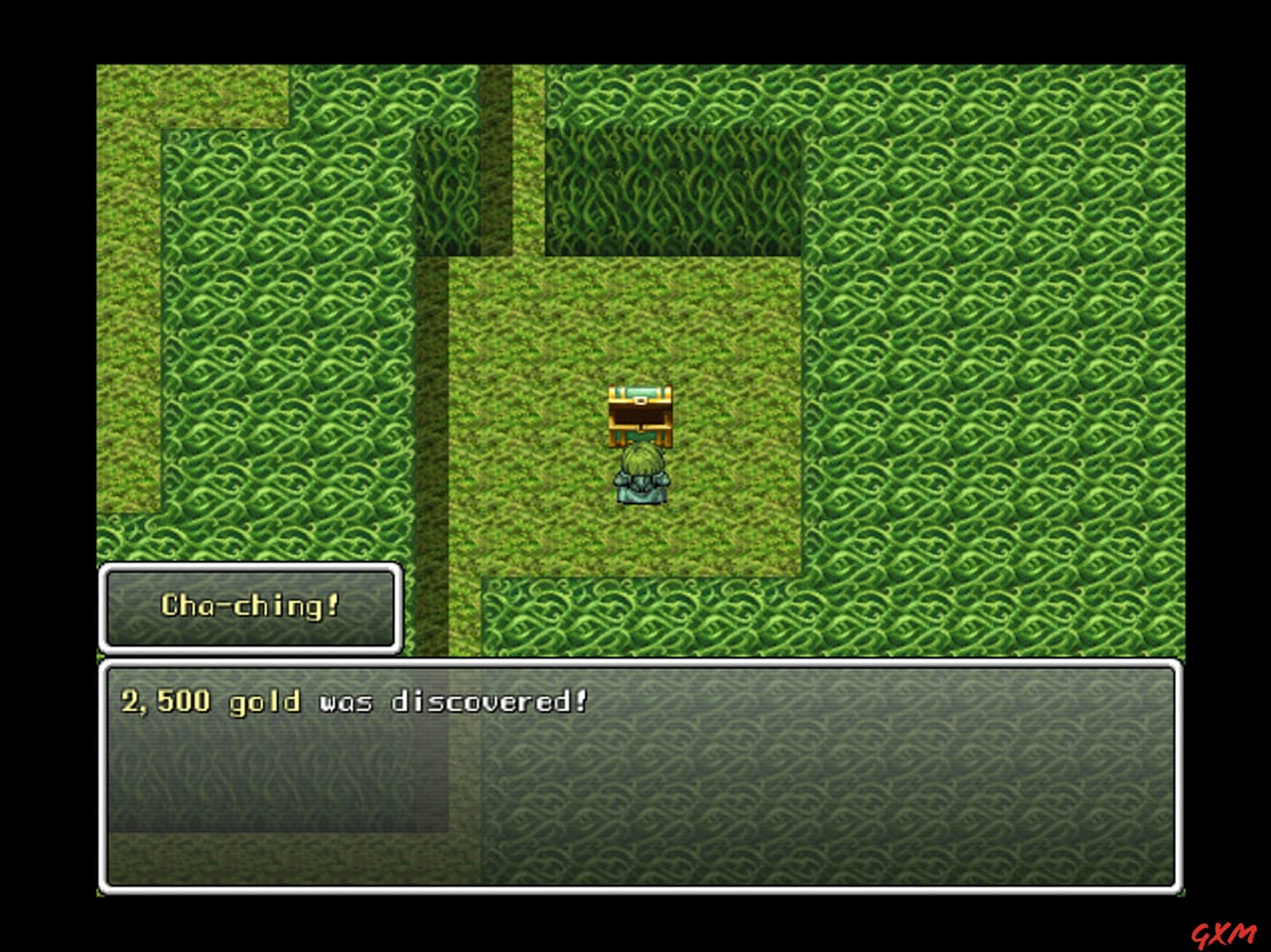Click the black letterbox bar at the top

pyautogui.click(x=635, y=30)
